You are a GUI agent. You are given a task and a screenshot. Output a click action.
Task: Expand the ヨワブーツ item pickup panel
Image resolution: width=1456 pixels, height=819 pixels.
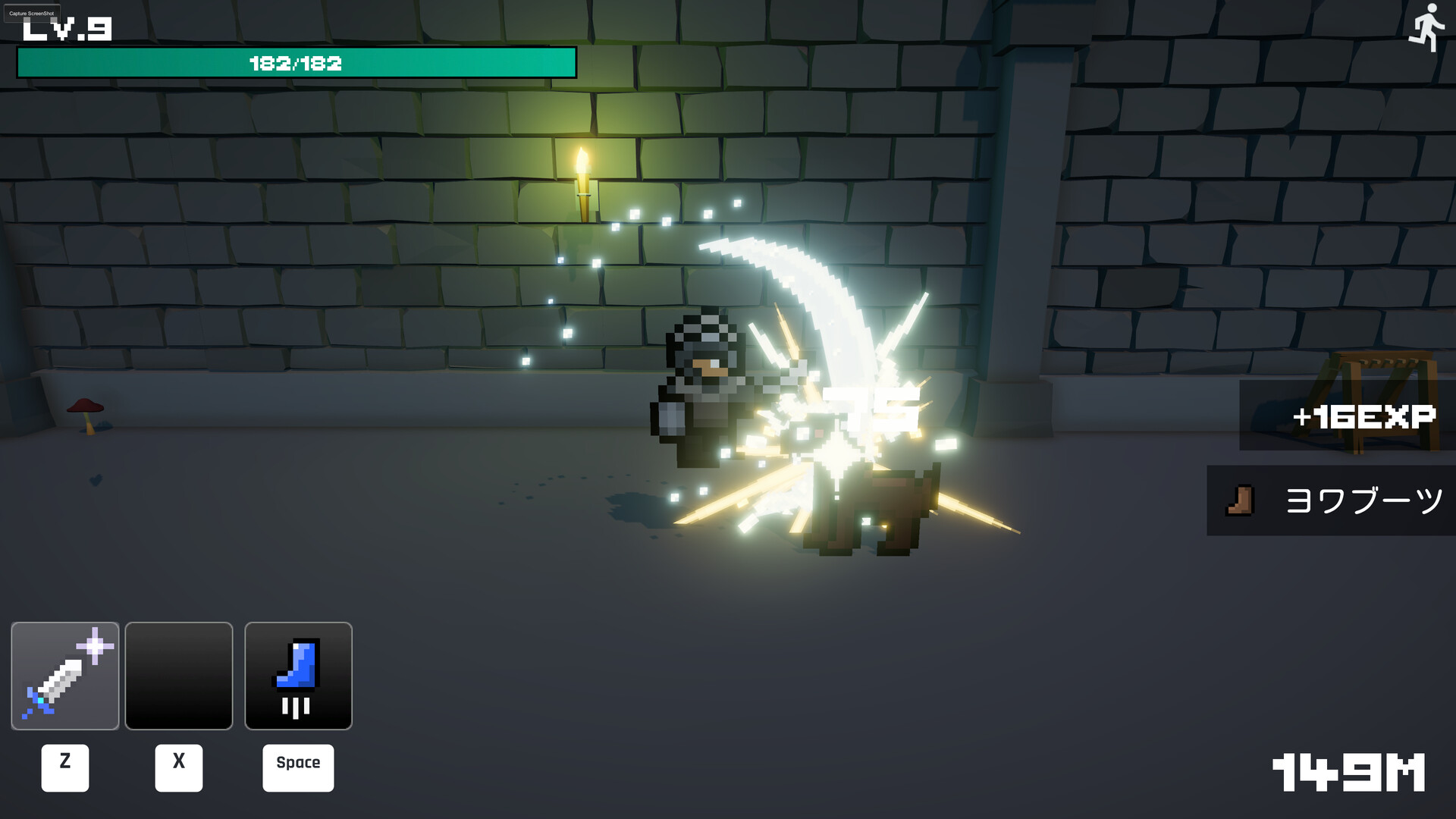1357,500
